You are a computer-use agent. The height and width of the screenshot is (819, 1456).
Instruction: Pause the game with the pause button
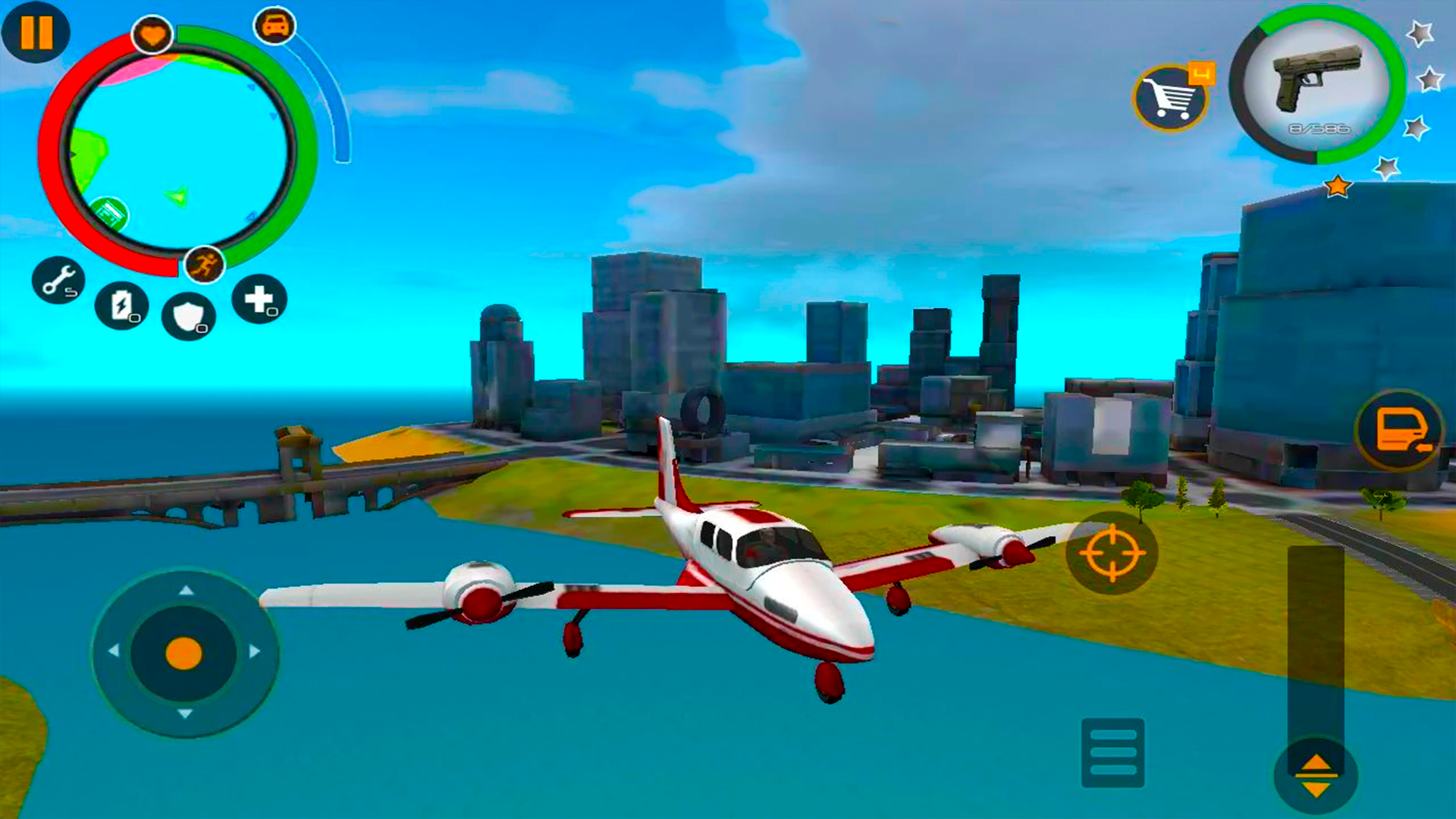click(35, 32)
